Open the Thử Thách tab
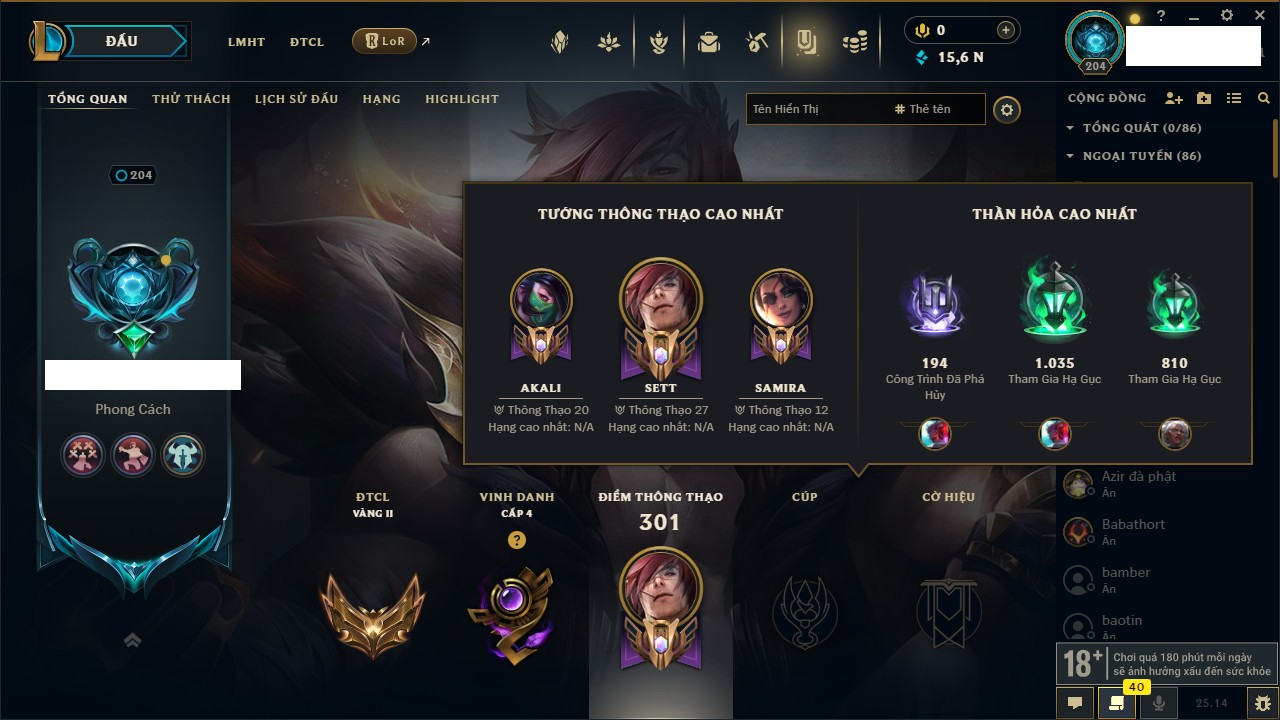 tap(191, 99)
